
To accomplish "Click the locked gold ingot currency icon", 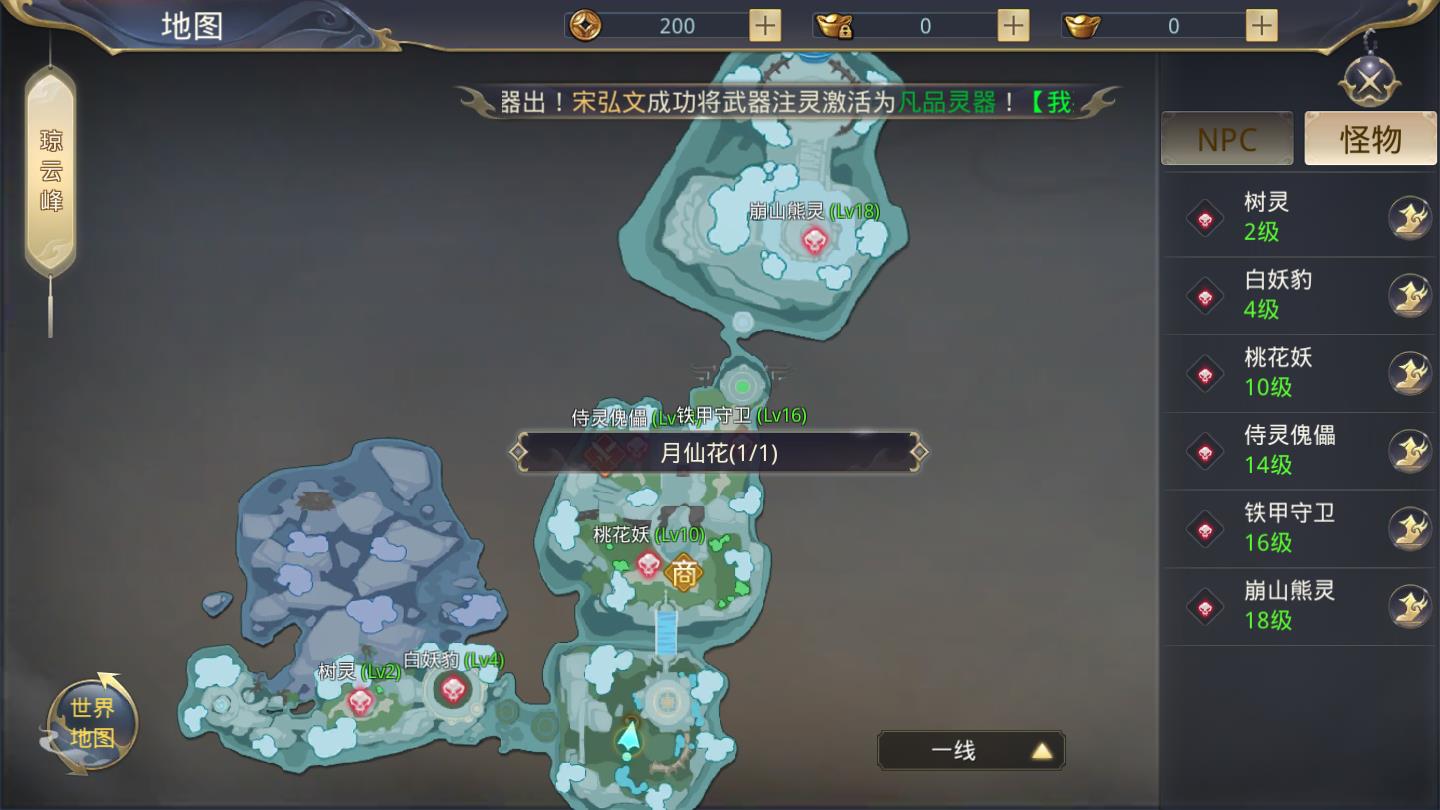I will coord(836,24).
